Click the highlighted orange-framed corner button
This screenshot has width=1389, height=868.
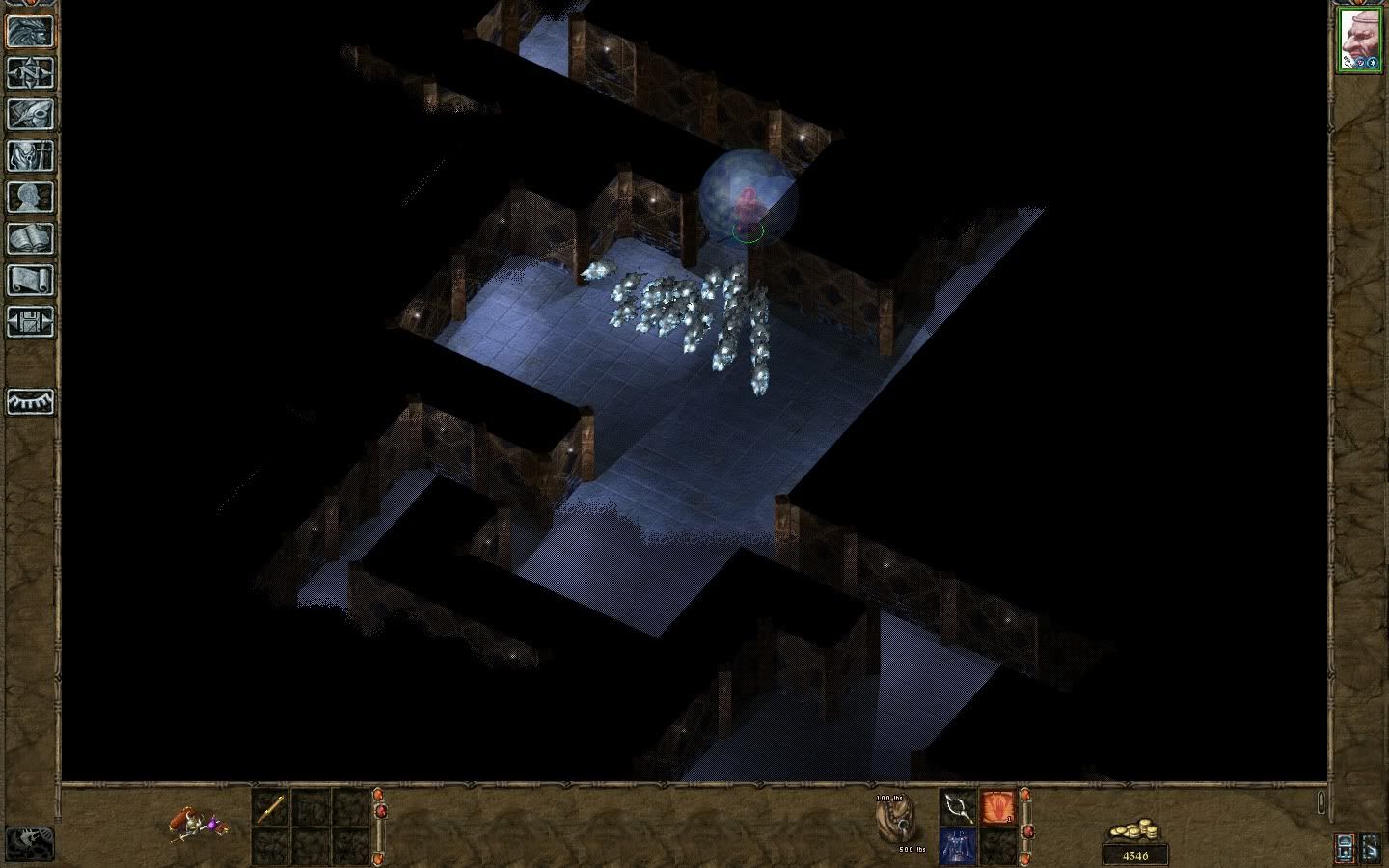1345,848
